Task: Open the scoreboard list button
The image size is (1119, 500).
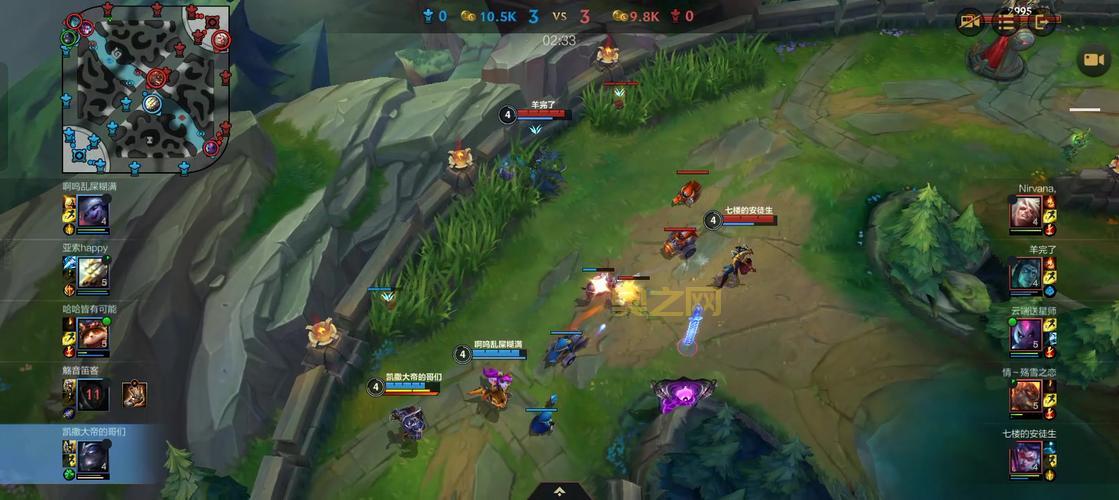Action: tap(1005, 22)
